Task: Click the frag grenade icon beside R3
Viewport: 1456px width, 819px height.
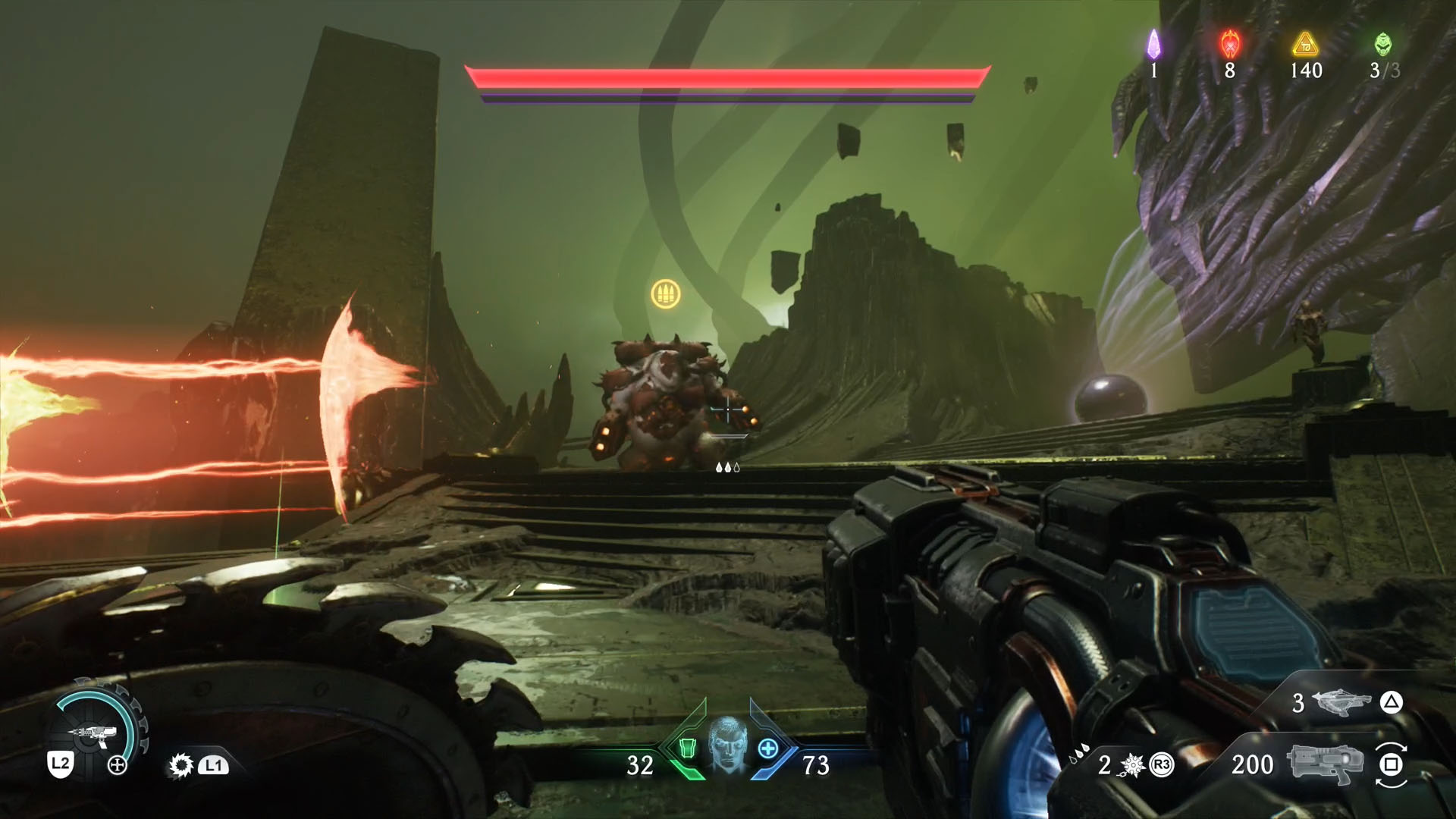Action: (x=1131, y=766)
